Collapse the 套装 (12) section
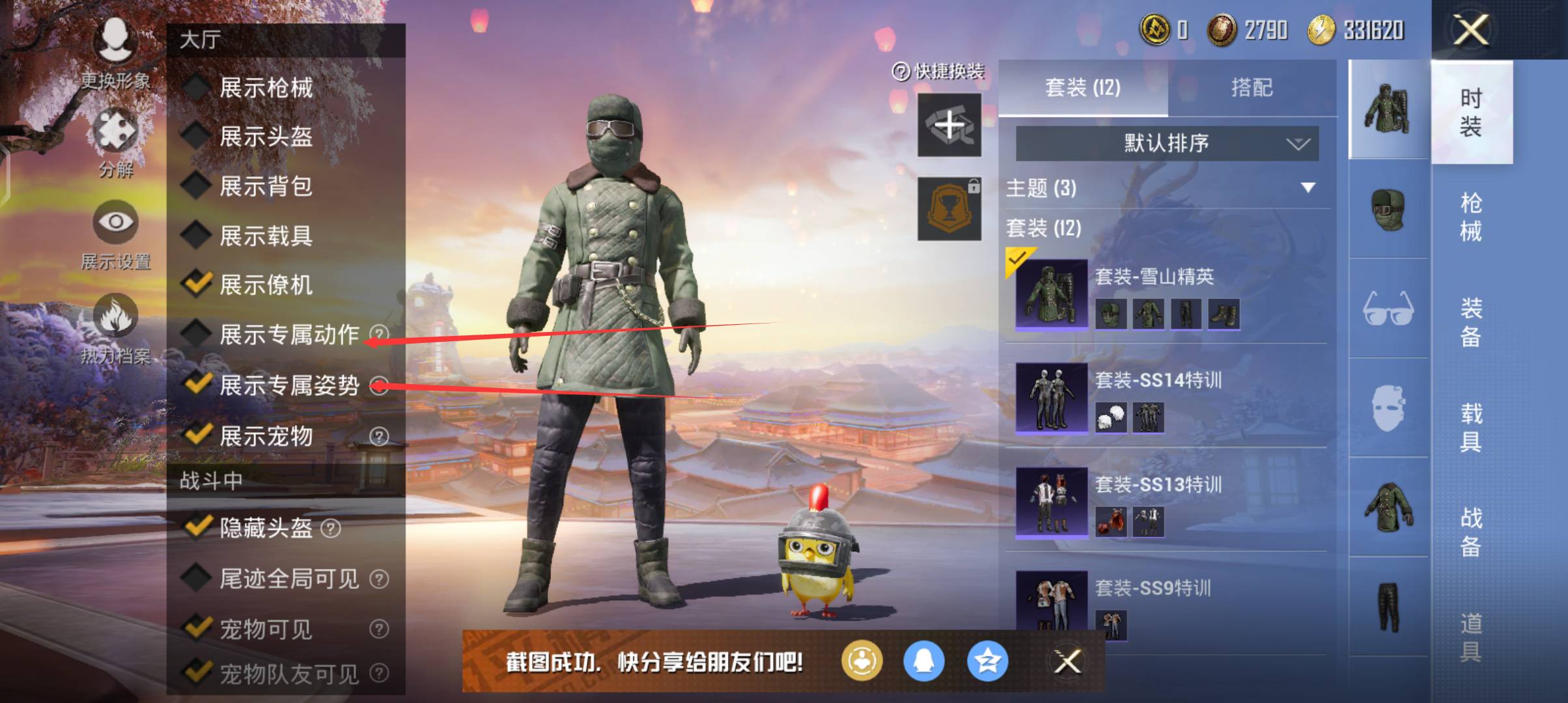The width and height of the screenshot is (1568, 703). (x=1044, y=230)
